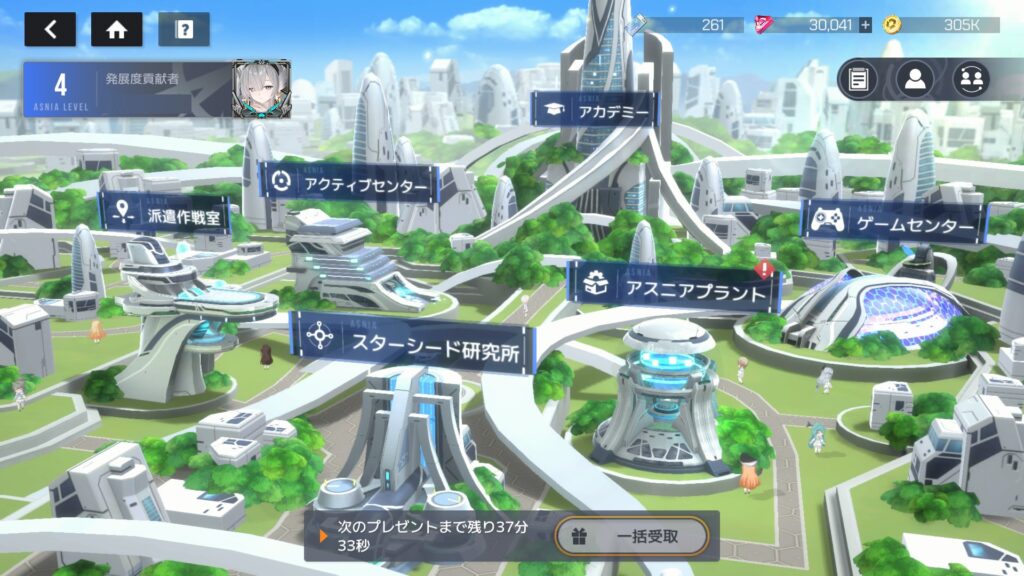Enter the アクティブセンター facility
This screenshot has height=576, width=1024.
click(349, 183)
